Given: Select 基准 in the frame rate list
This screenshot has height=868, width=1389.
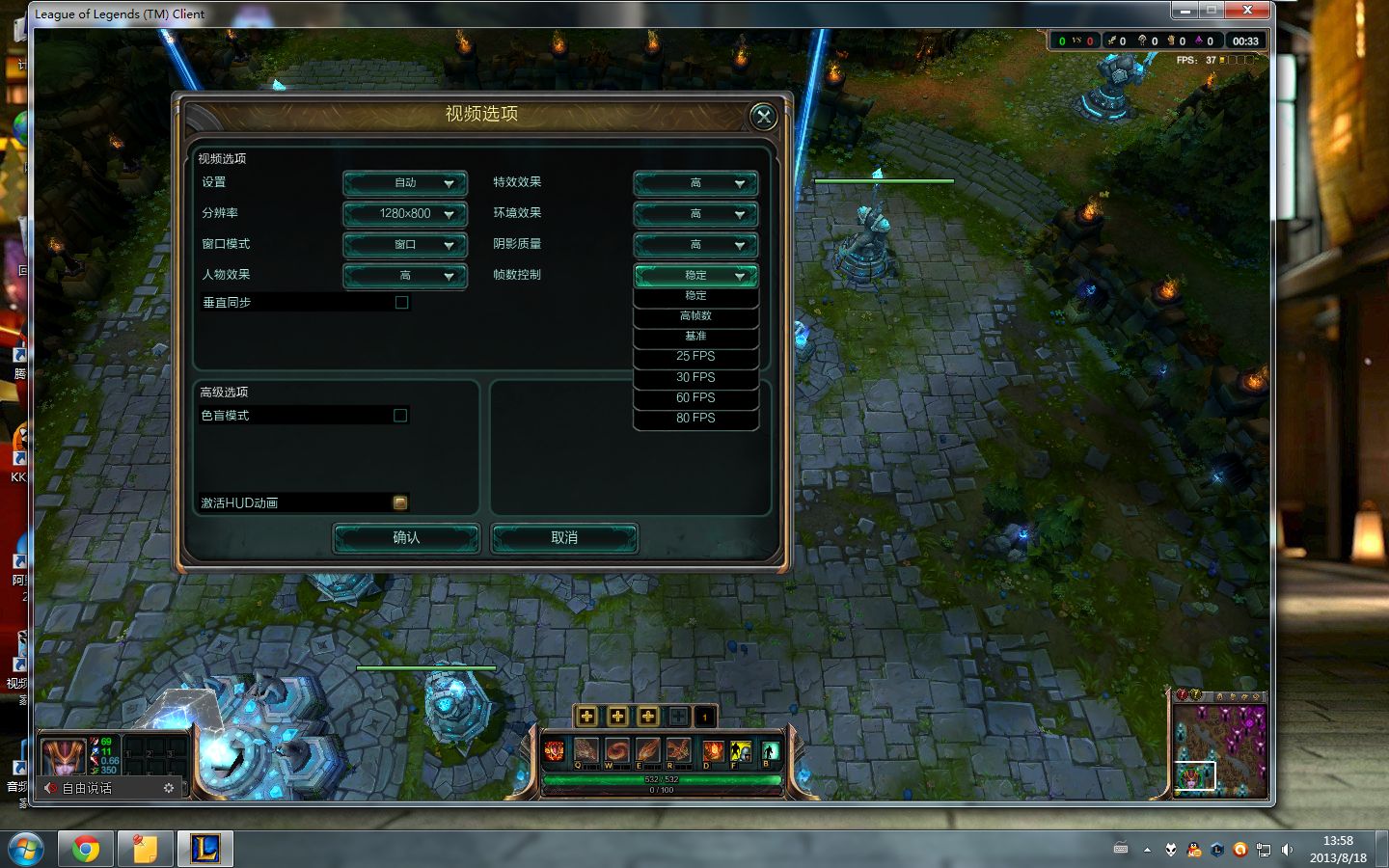Looking at the screenshot, I should click(695, 337).
